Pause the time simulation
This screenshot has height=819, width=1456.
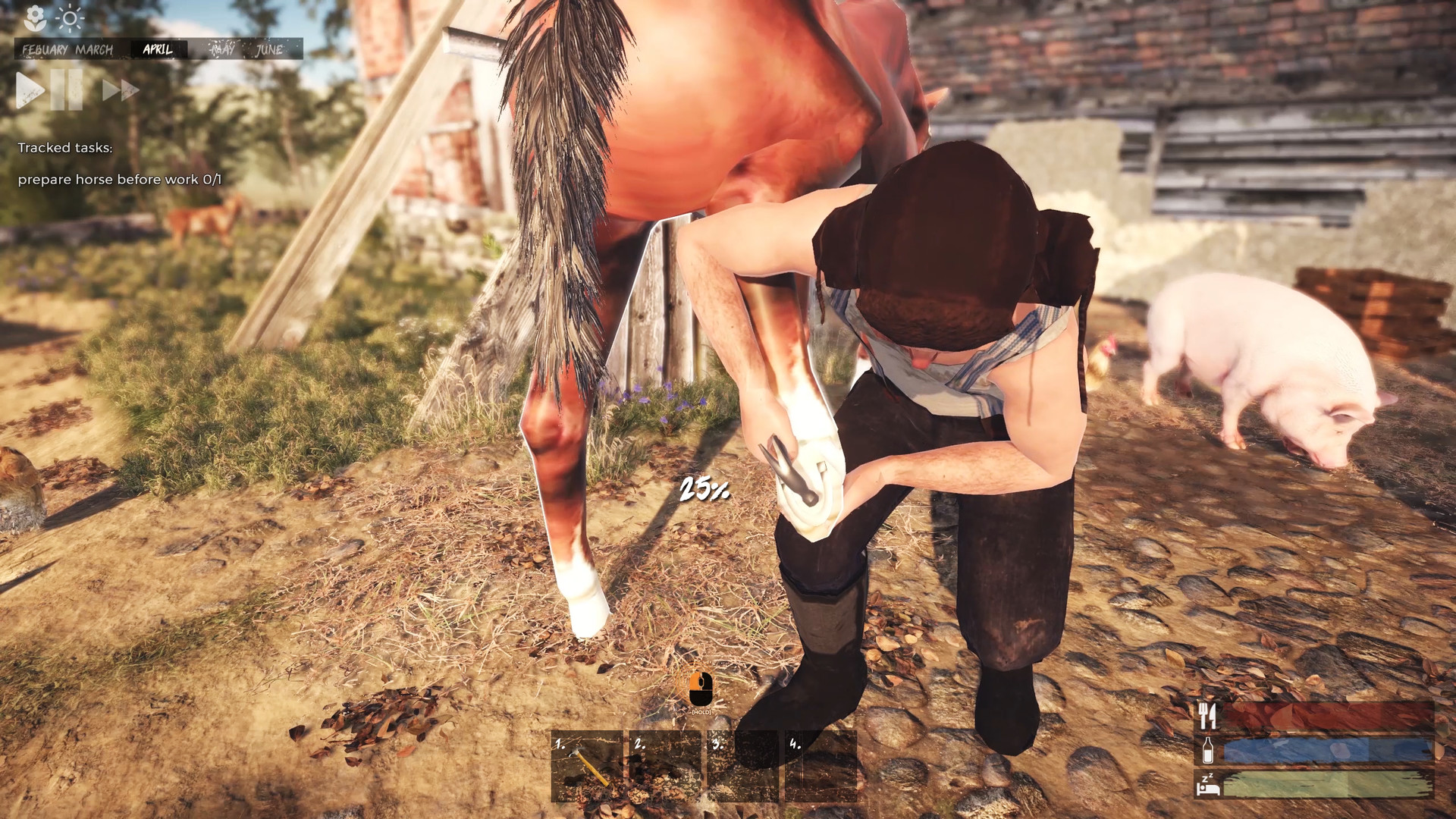[x=66, y=90]
